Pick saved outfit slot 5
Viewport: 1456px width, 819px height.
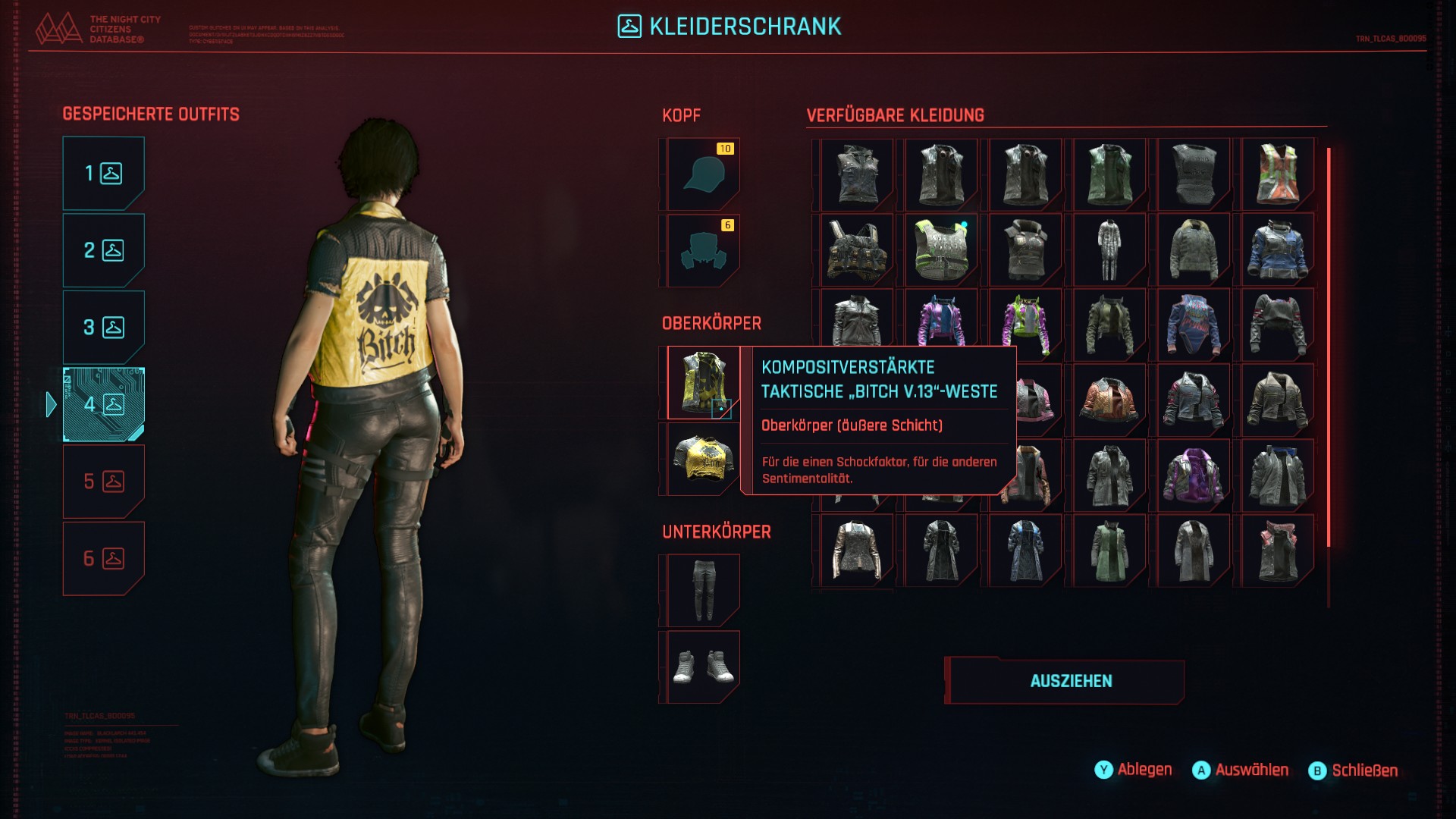[103, 482]
